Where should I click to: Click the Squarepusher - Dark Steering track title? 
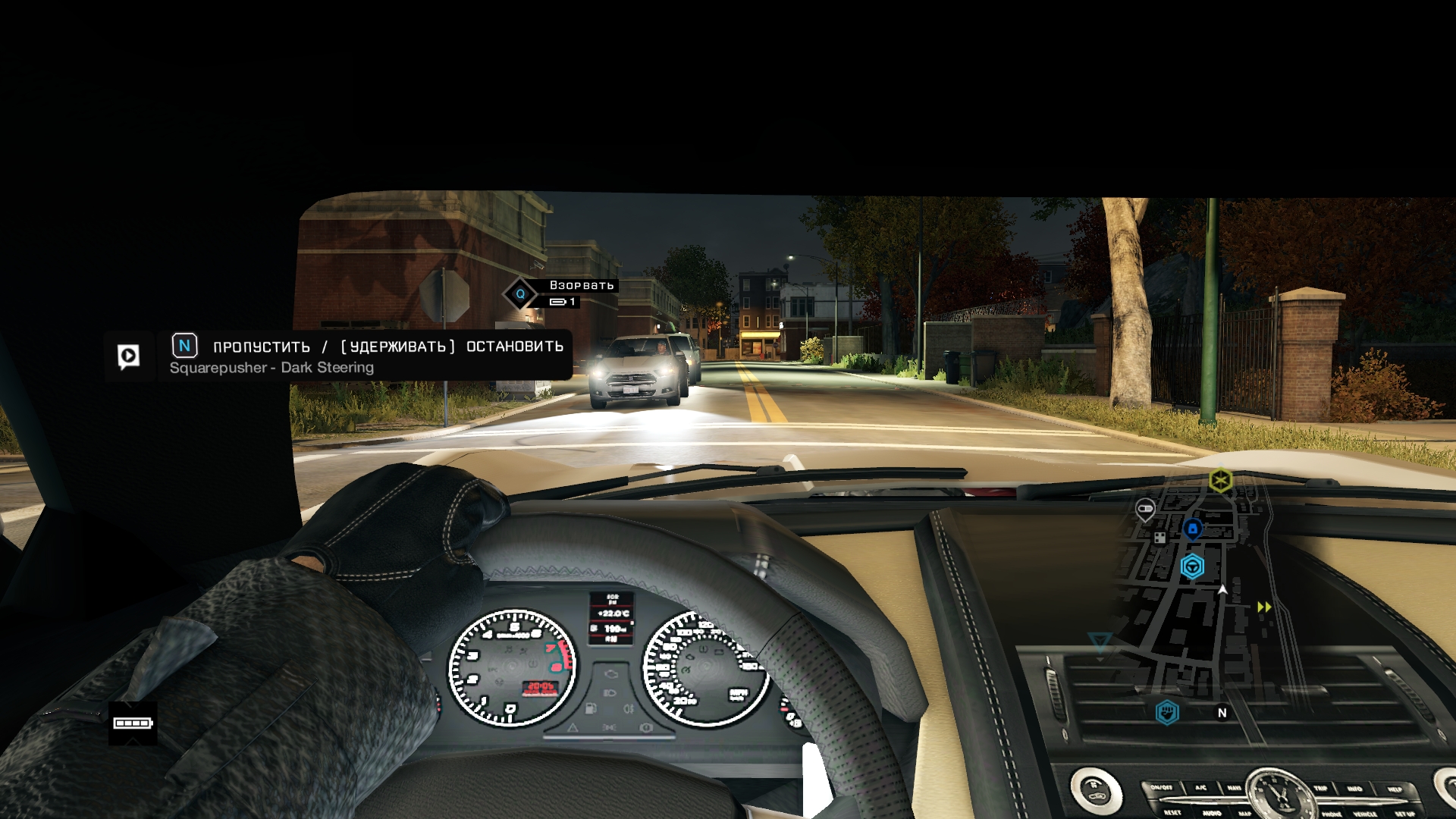271,368
